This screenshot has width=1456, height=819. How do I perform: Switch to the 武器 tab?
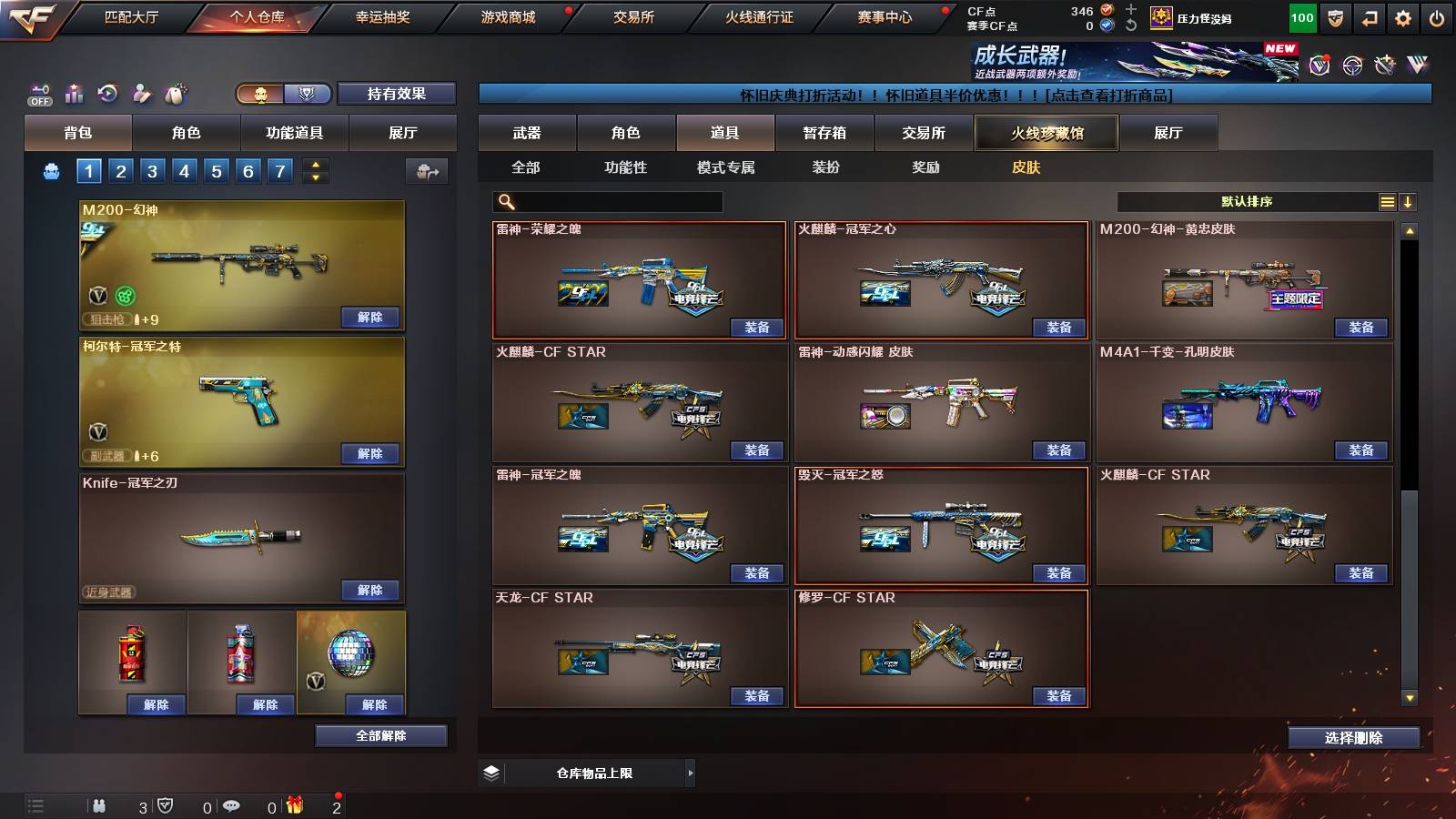pyautogui.click(x=528, y=132)
